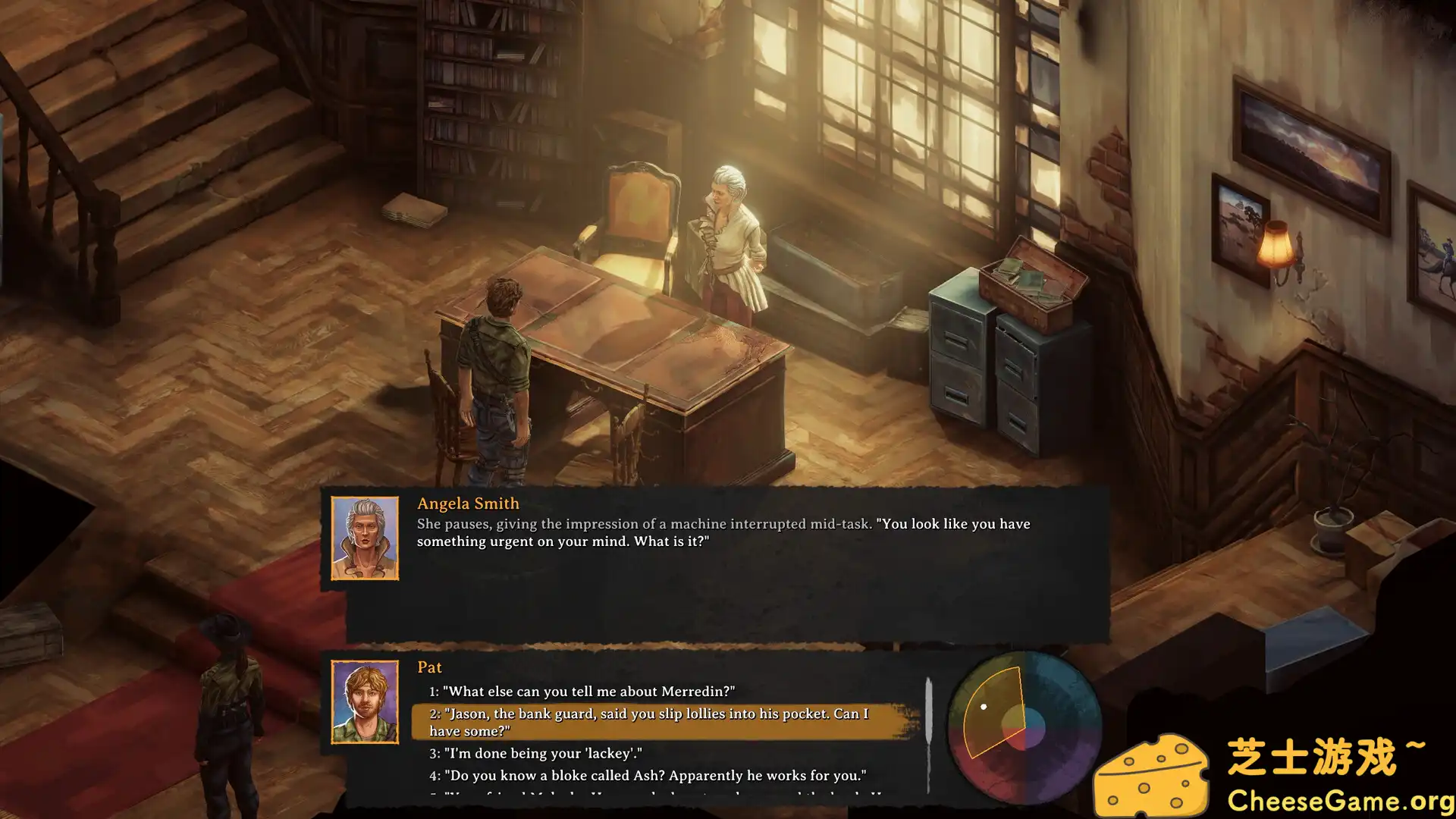Click Angela Smith's portrait above her dialogue
1456x819 pixels.
(364, 538)
